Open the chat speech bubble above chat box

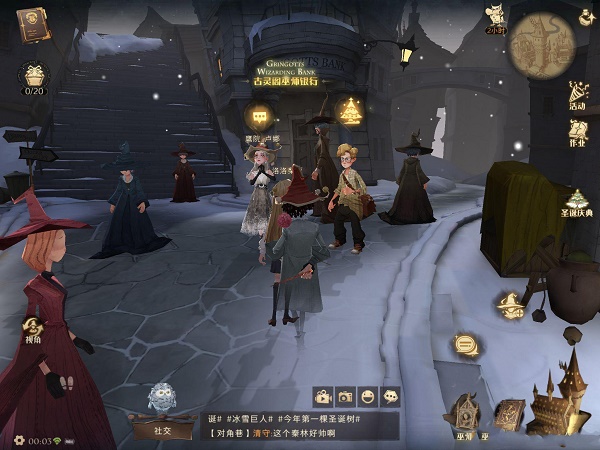[391, 396]
